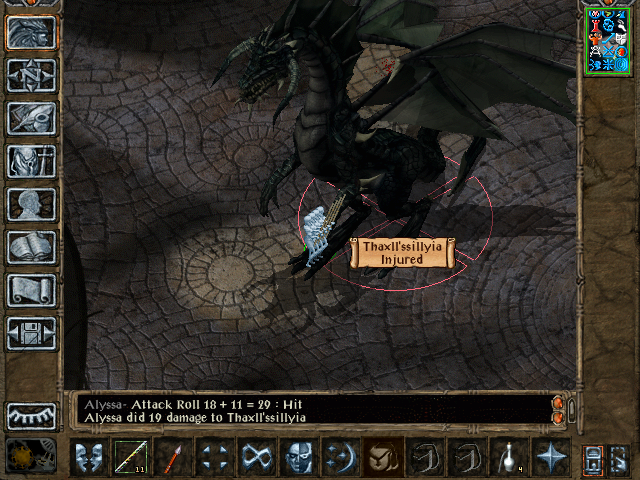Activate the infinity symbol ability
The height and width of the screenshot is (480, 640).
(x=256, y=456)
